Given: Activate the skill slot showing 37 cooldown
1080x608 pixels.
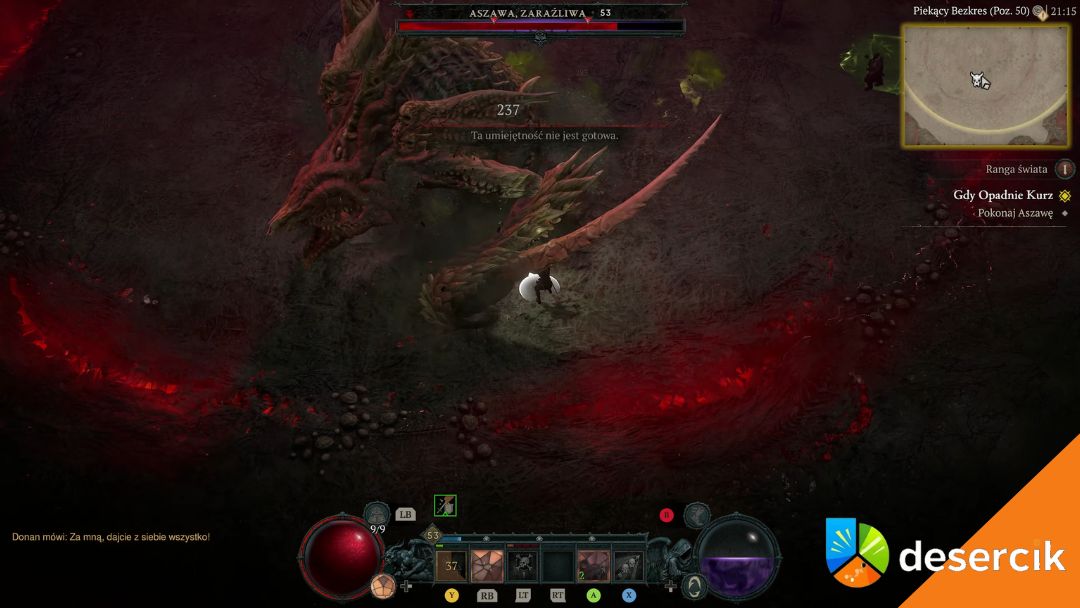Looking at the screenshot, I should tap(451, 567).
